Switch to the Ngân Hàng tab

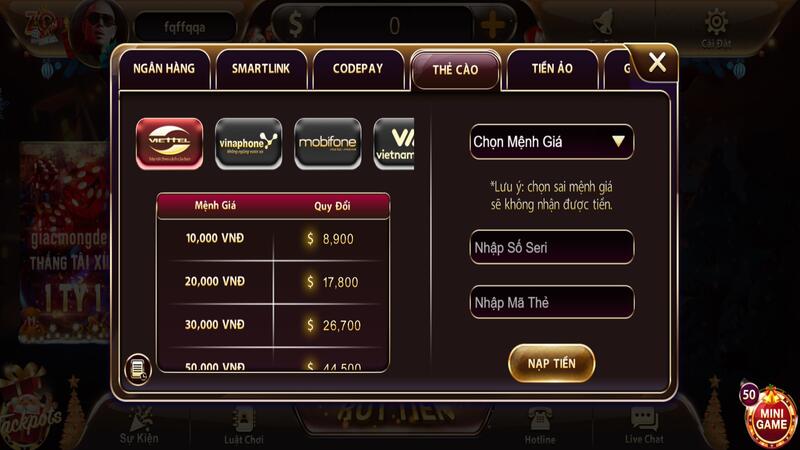pos(165,69)
